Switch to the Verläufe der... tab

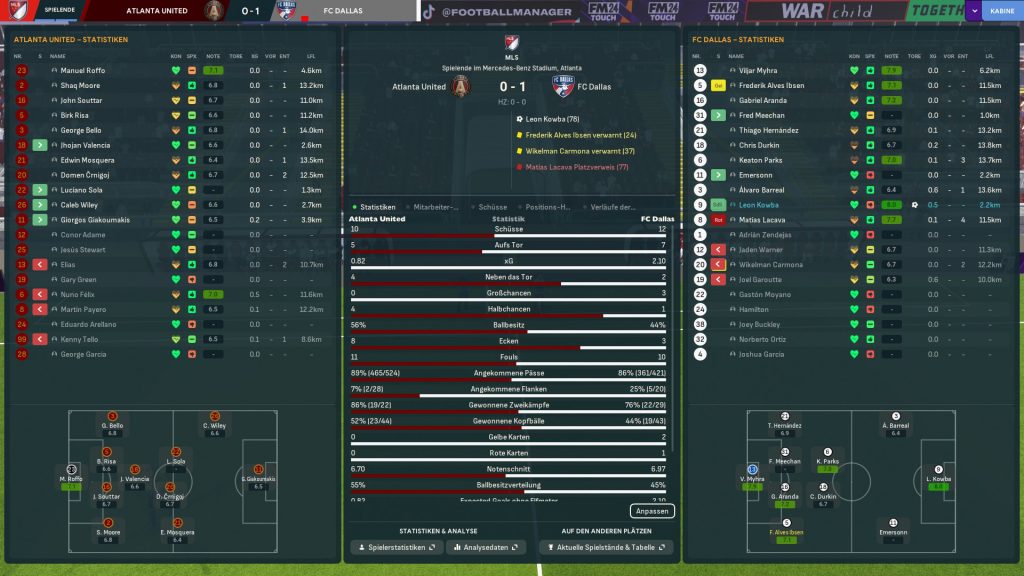pos(612,207)
